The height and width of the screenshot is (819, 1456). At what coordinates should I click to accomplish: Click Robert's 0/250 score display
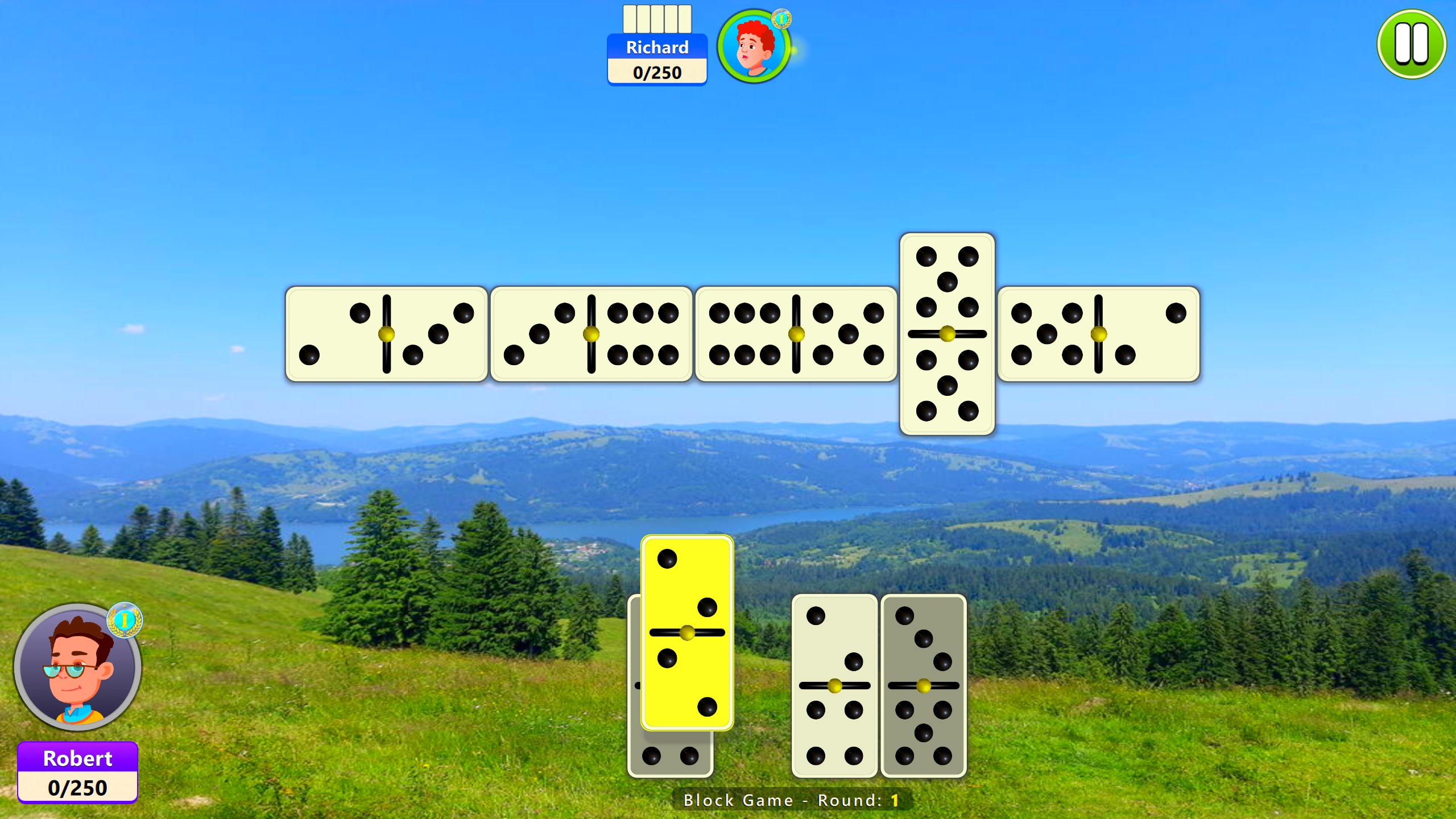coord(77,788)
